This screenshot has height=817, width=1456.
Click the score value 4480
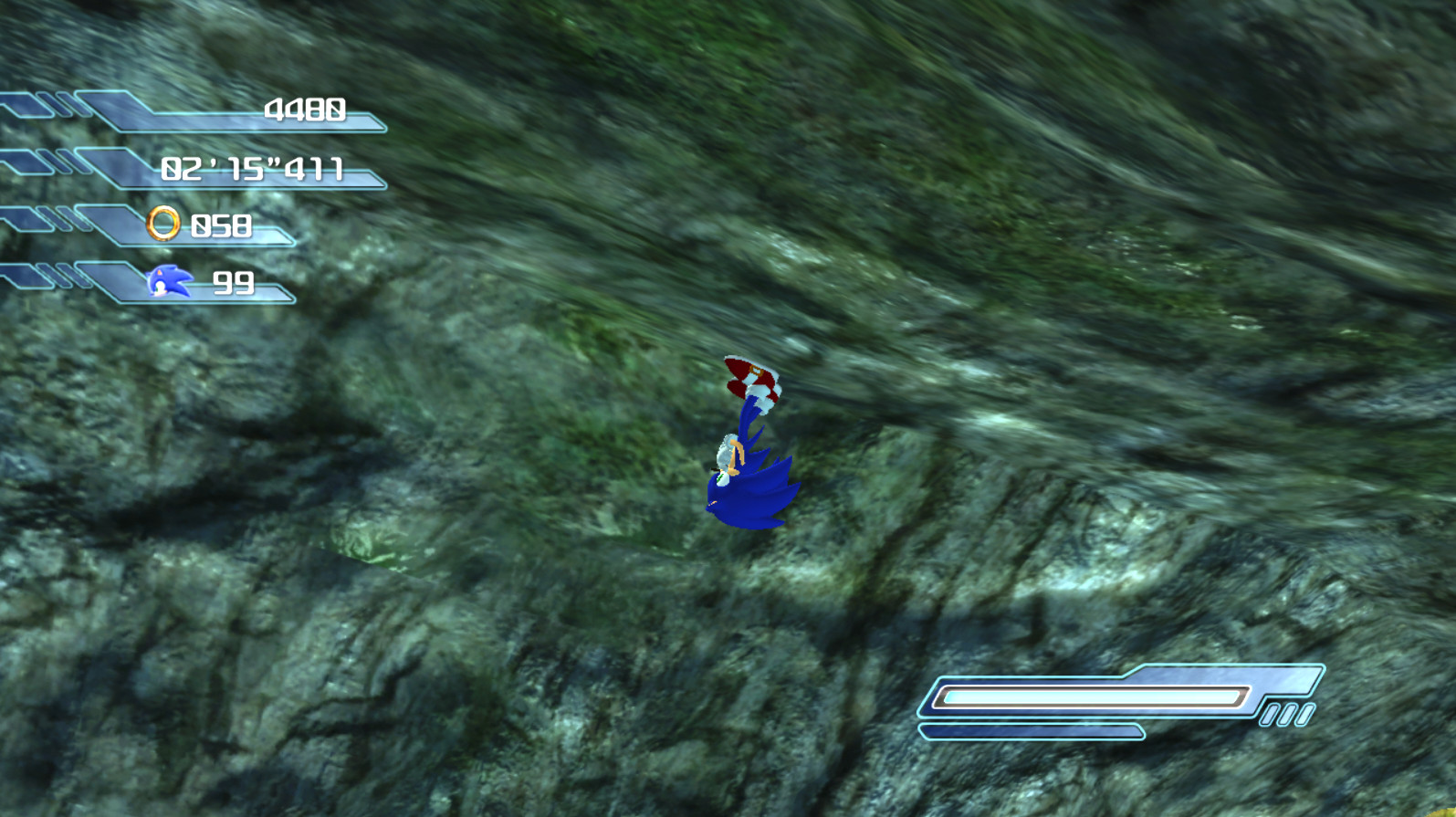(305, 110)
